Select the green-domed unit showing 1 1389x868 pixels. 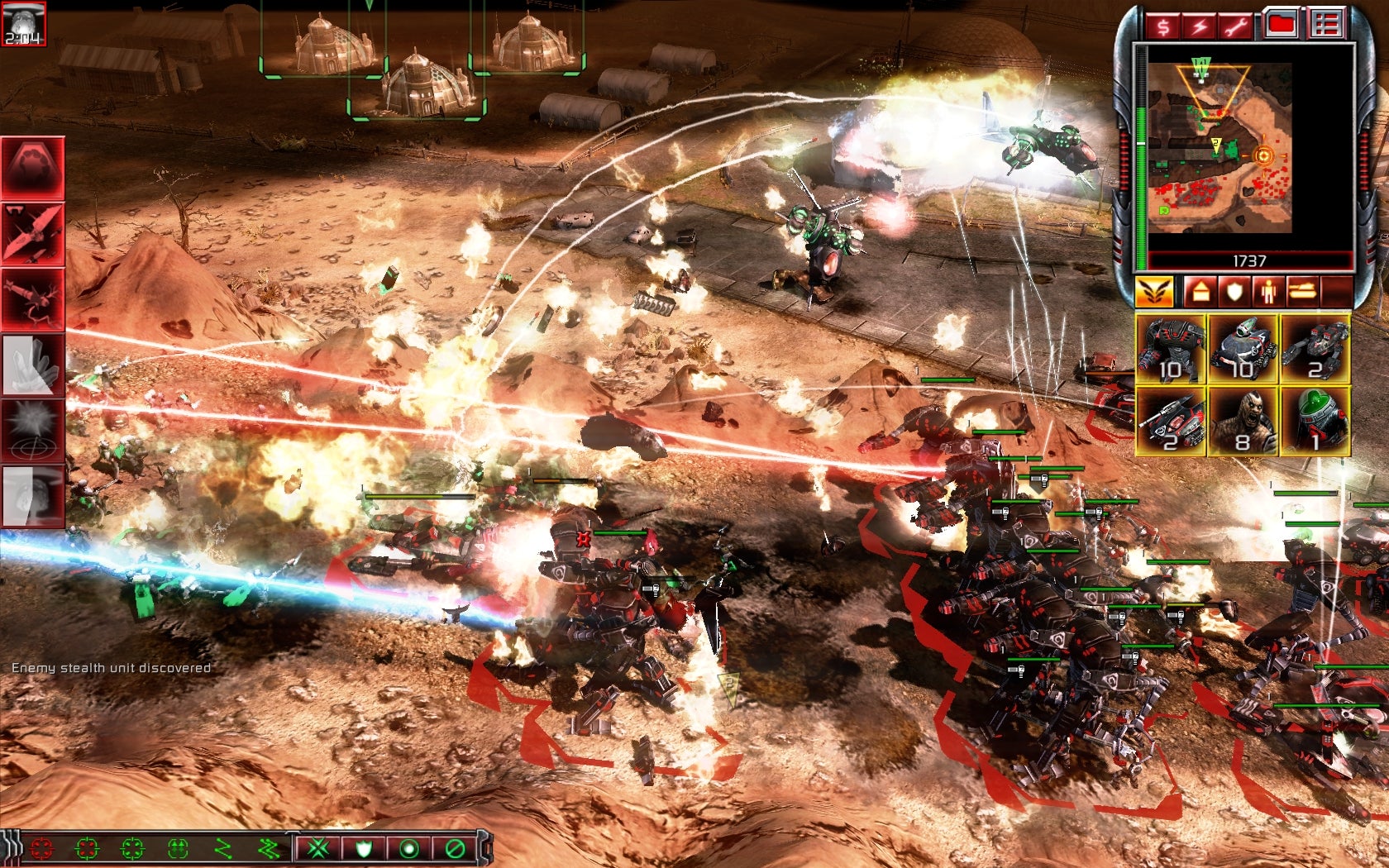(x=1315, y=422)
